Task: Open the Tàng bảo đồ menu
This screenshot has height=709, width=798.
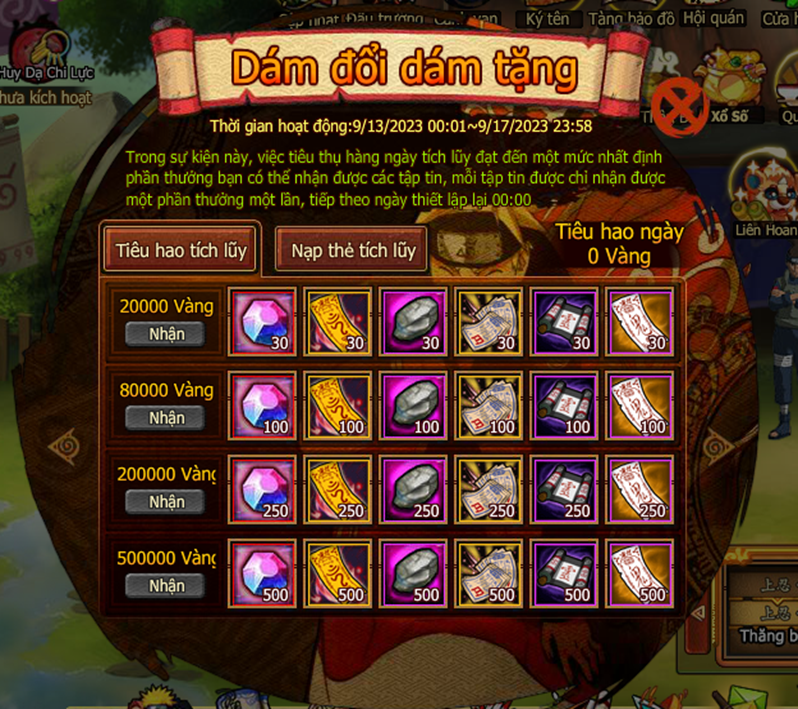Action: [631, 18]
